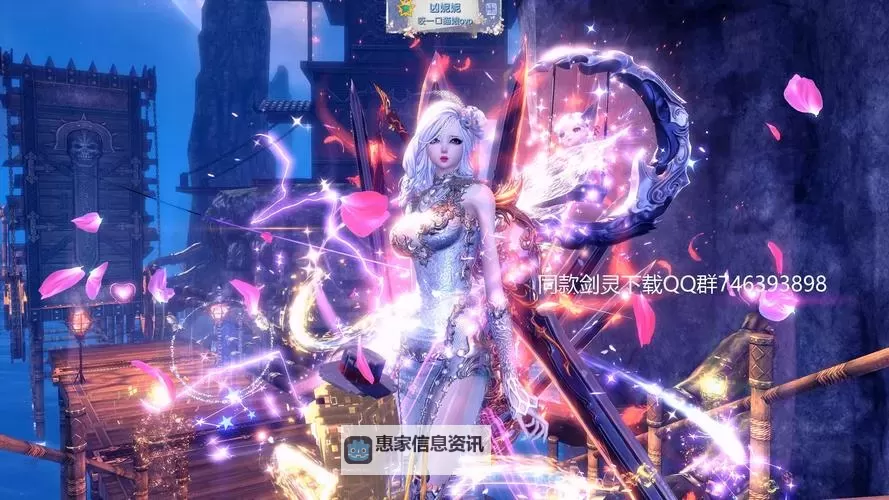Open the 惠家信息资讯 watermark badge
Image resolution: width=889 pixels, height=500 pixels.
(415, 449)
